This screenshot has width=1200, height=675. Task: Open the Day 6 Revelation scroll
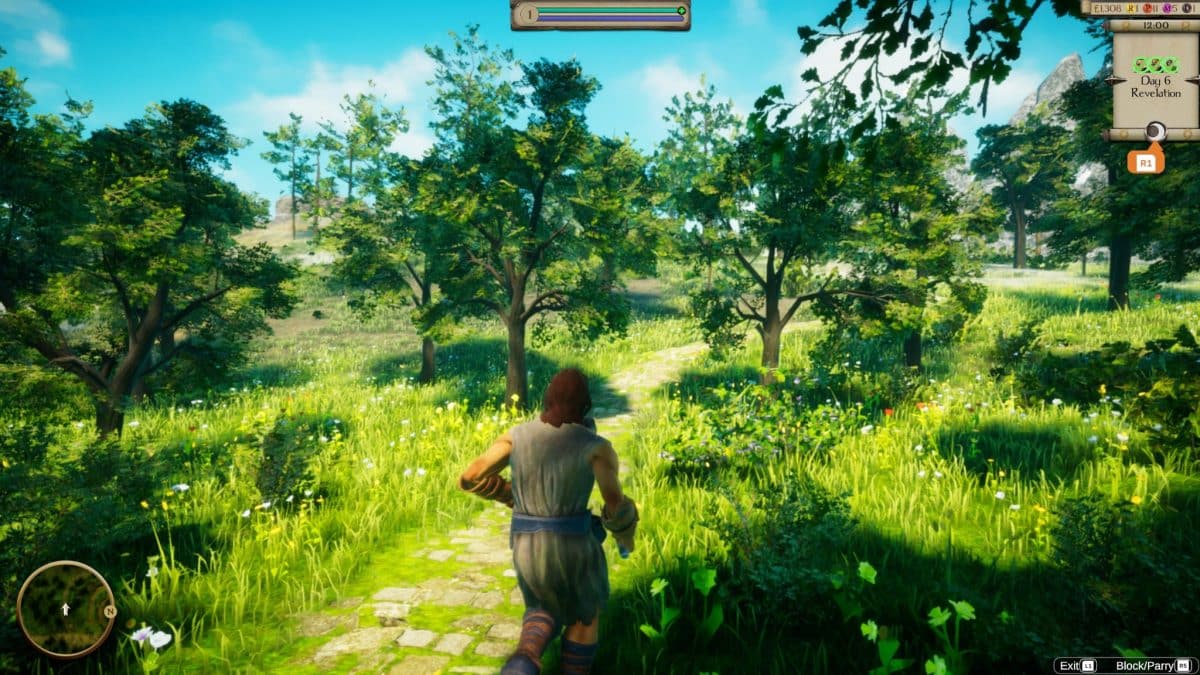click(1155, 82)
